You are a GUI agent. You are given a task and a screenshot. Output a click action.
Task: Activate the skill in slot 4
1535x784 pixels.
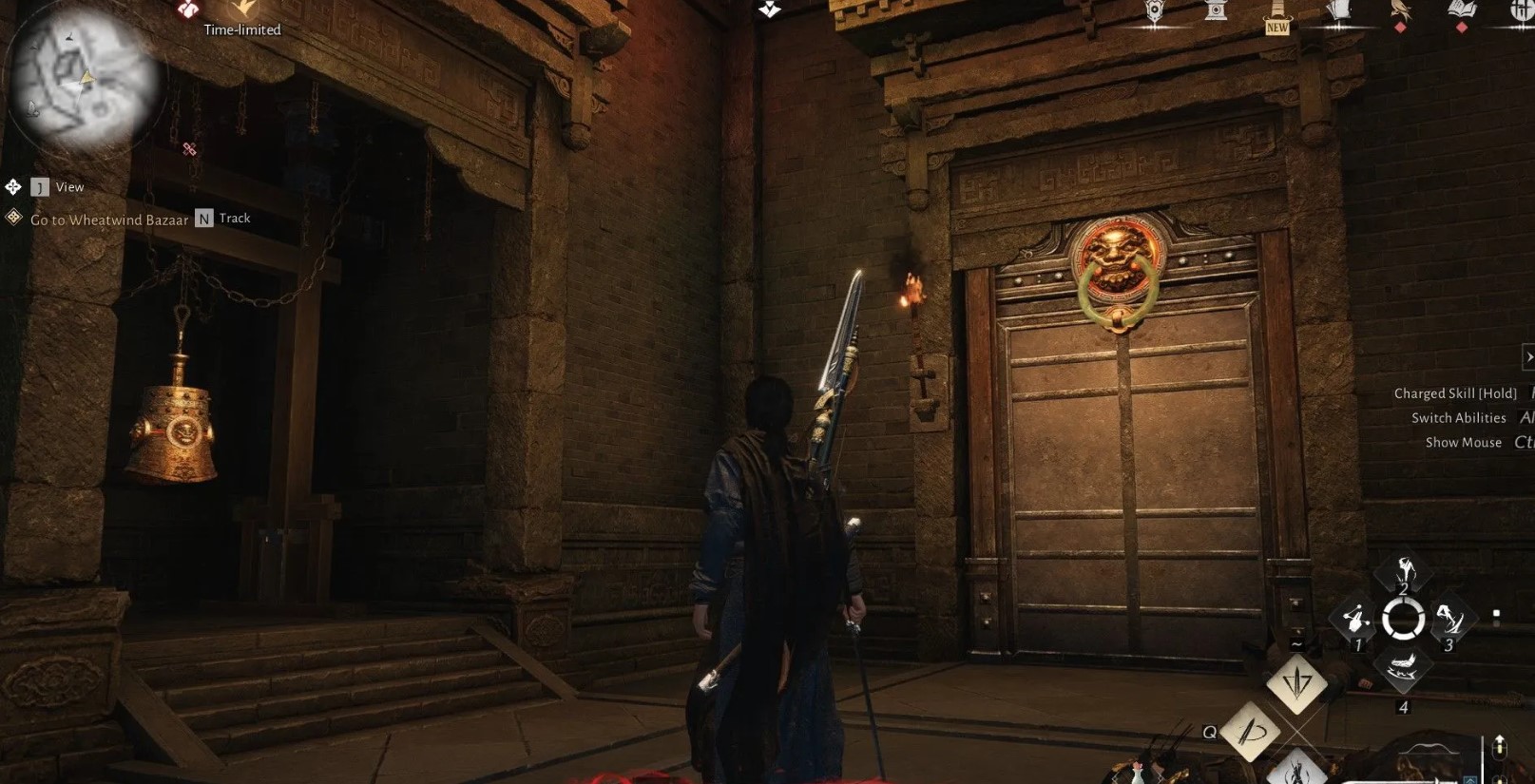coord(1403,669)
